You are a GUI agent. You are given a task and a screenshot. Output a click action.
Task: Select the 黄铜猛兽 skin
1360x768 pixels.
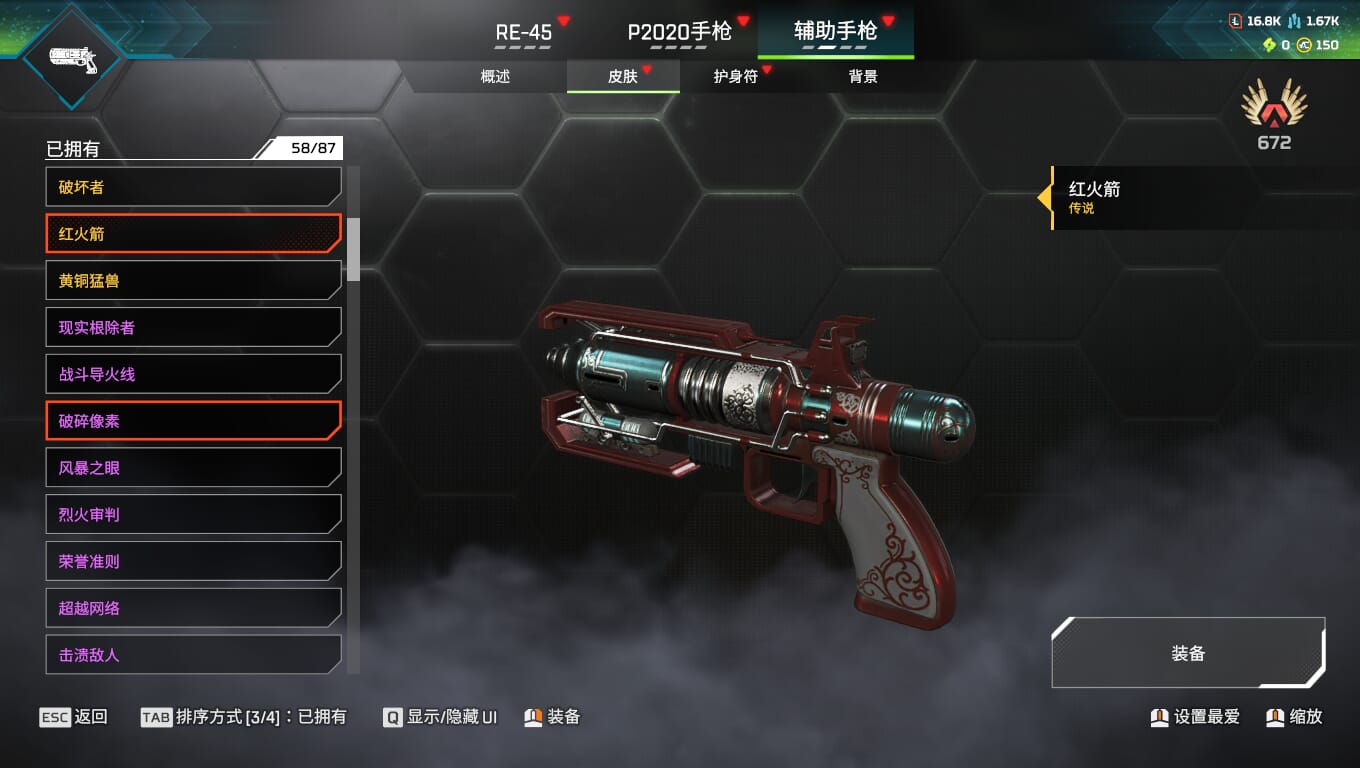coord(193,281)
